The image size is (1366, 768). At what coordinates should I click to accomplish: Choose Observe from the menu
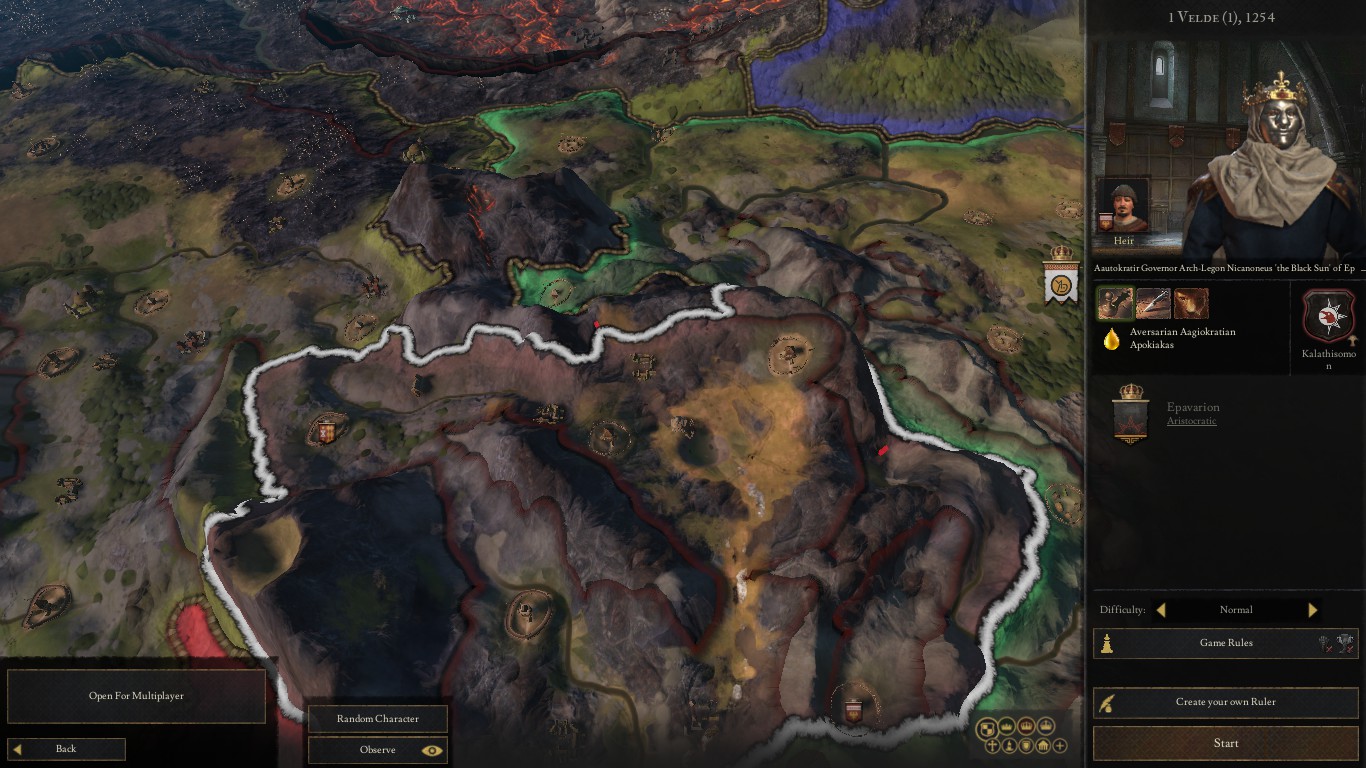377,749
